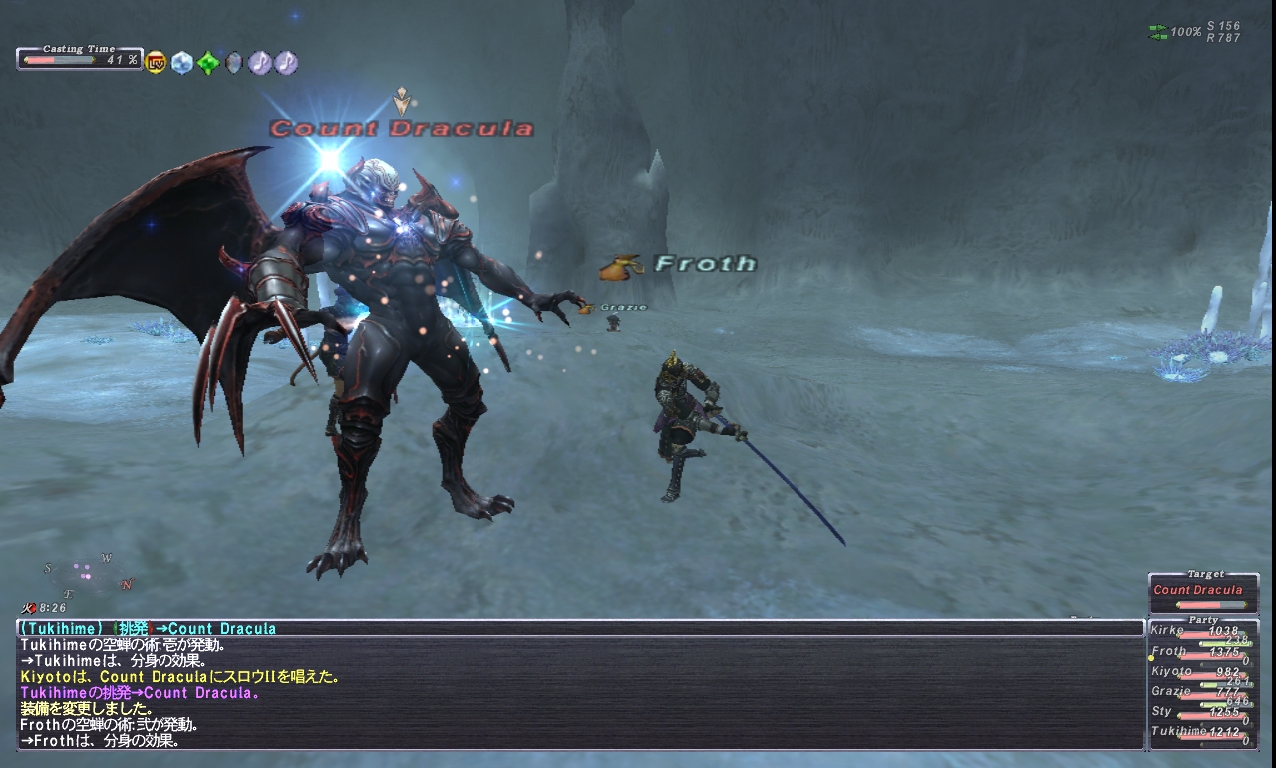This screenshot has width=1276, height=768.
Task: Click the compass minimap
Action: point(88,575)
